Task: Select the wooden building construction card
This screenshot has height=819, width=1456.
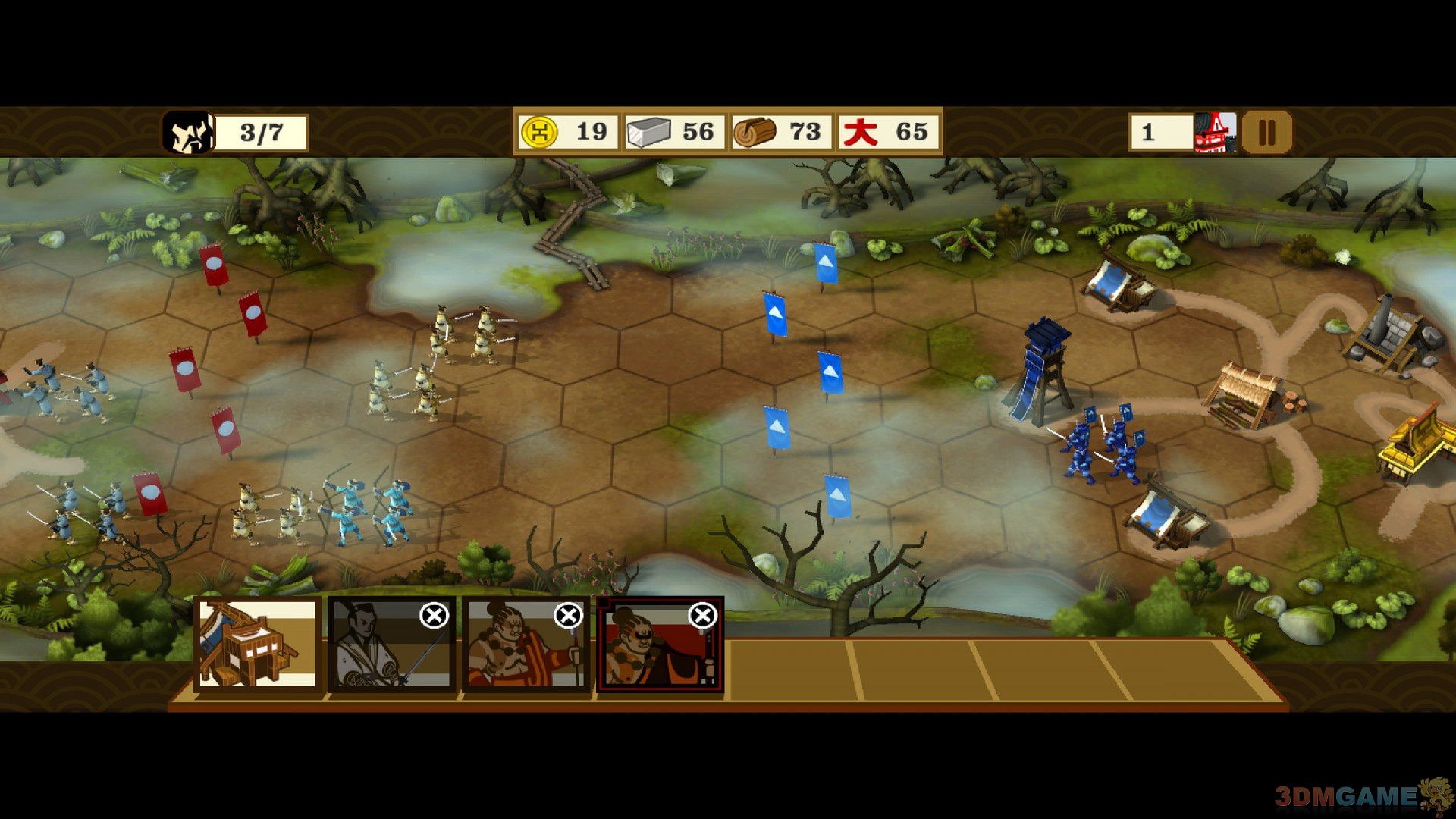Action: click(256, 645)
